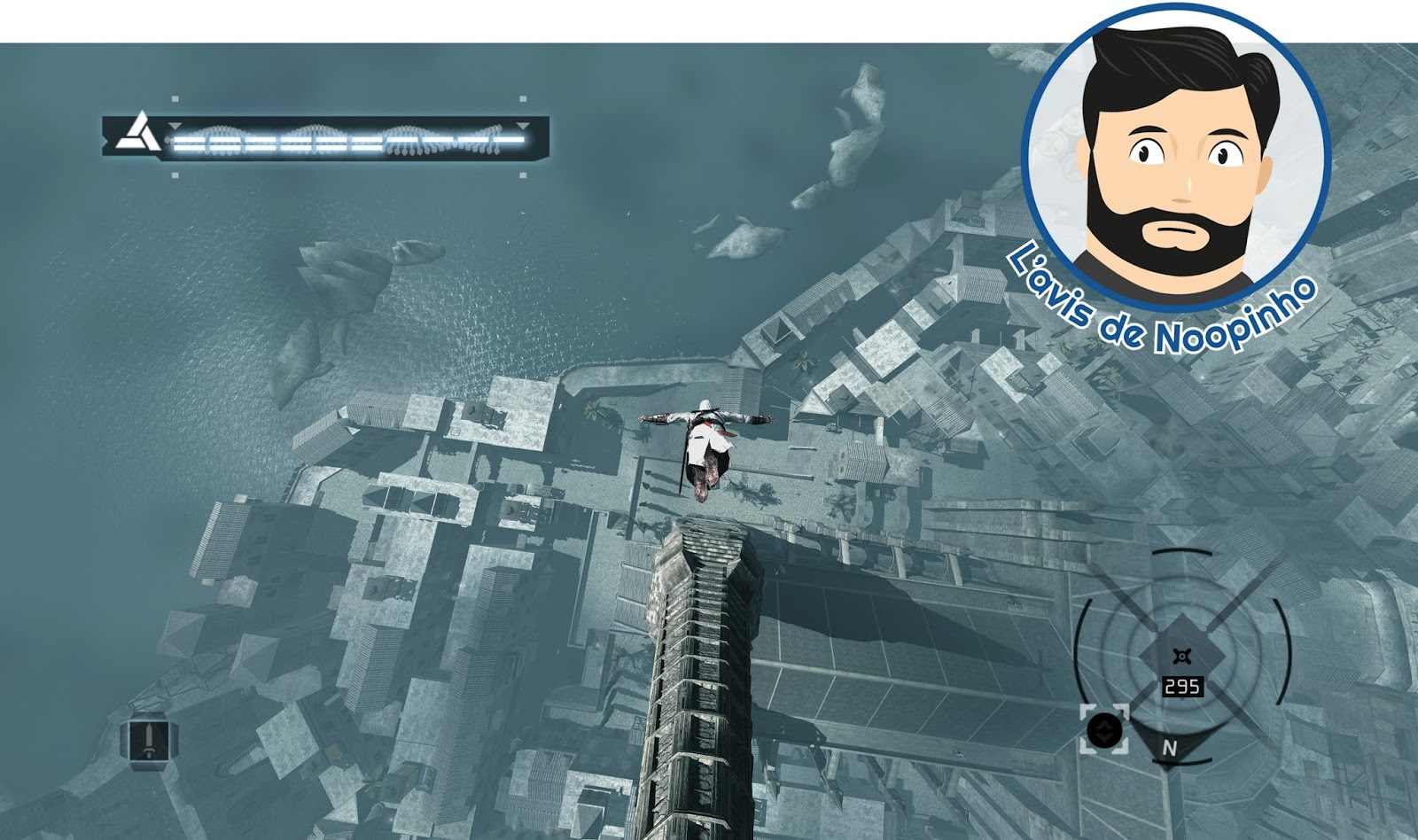
Task: Click the N north indicator on the compass
Action: point(1171,746)
